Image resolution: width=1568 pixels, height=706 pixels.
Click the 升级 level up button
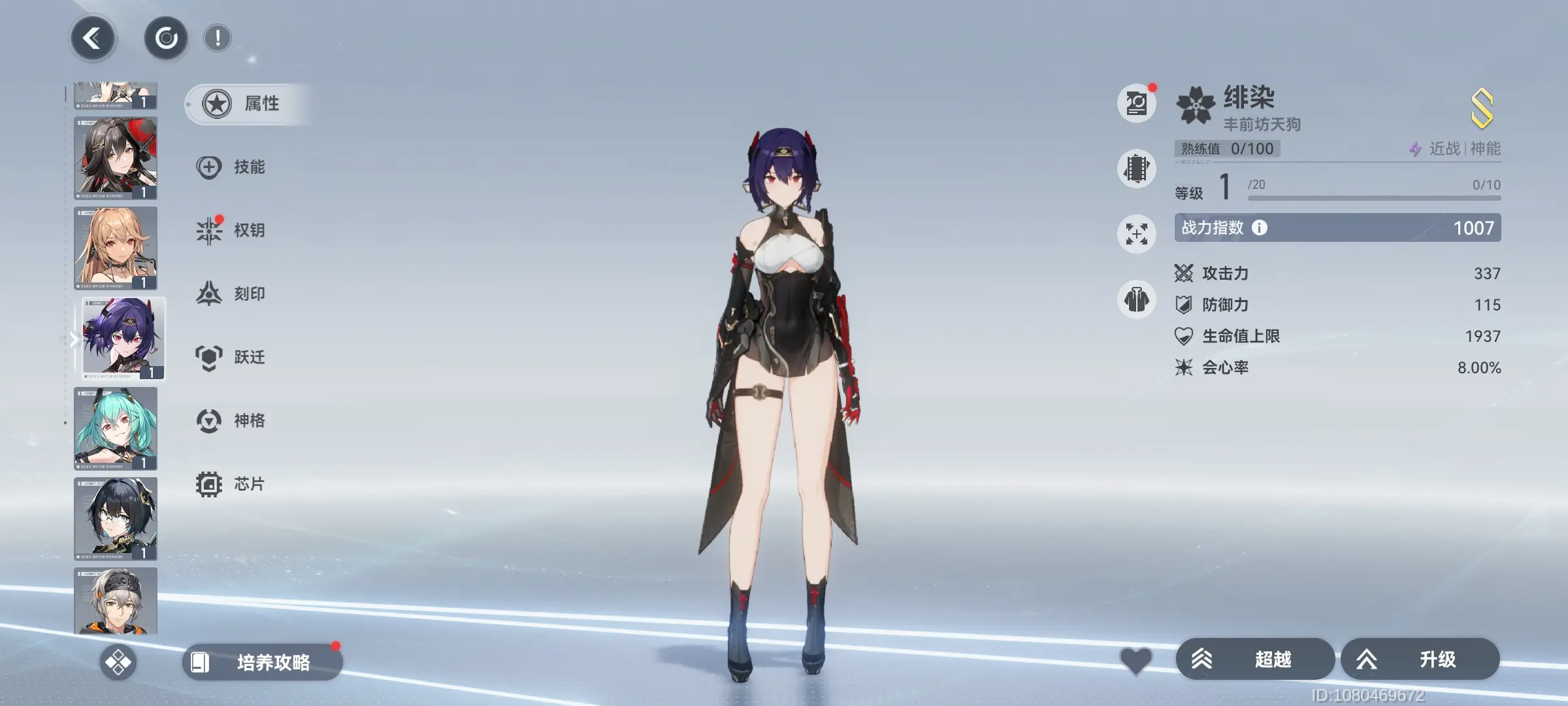pos(1420,660)
